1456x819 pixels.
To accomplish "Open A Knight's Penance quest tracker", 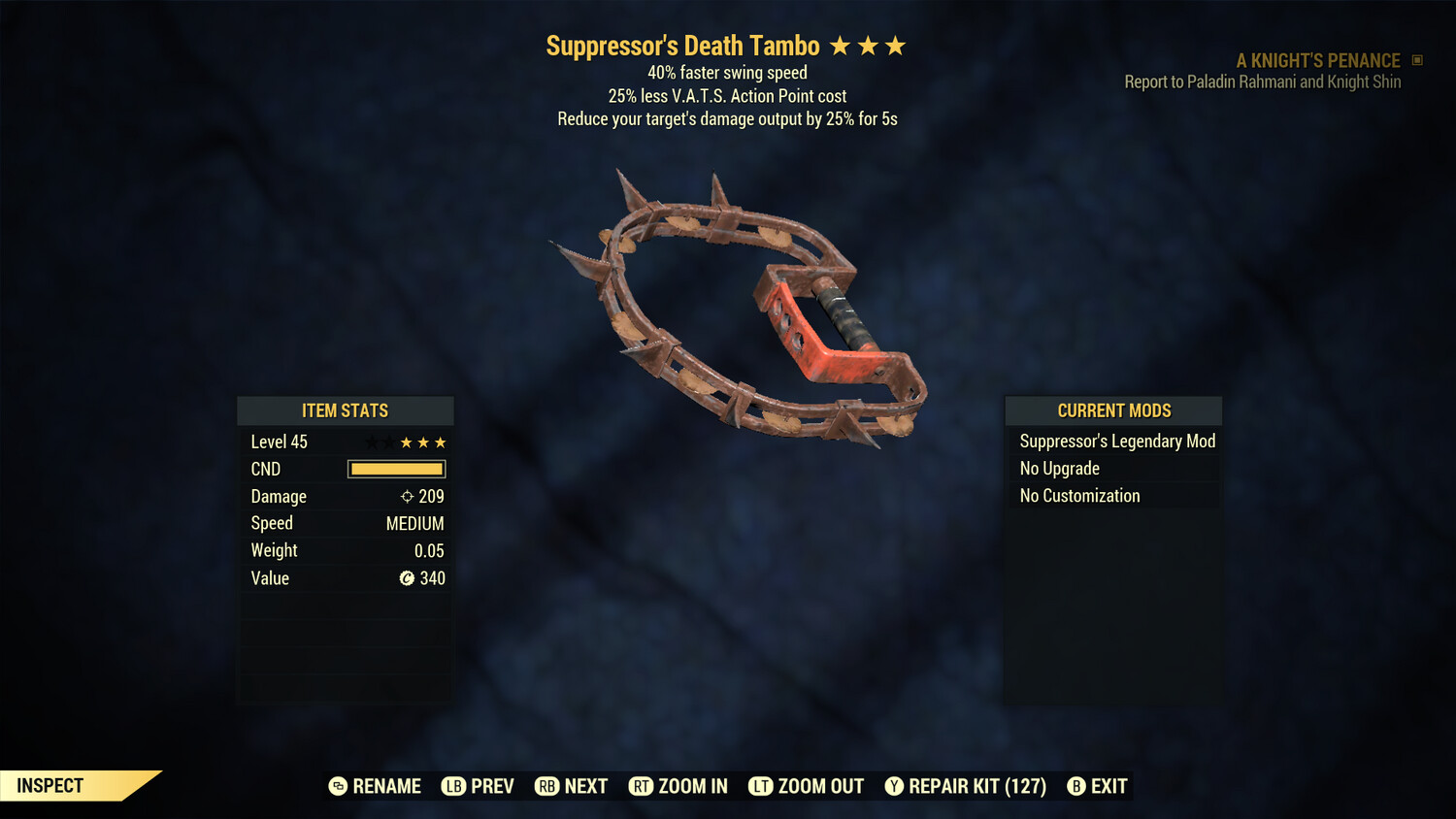I will [1317, 61].
